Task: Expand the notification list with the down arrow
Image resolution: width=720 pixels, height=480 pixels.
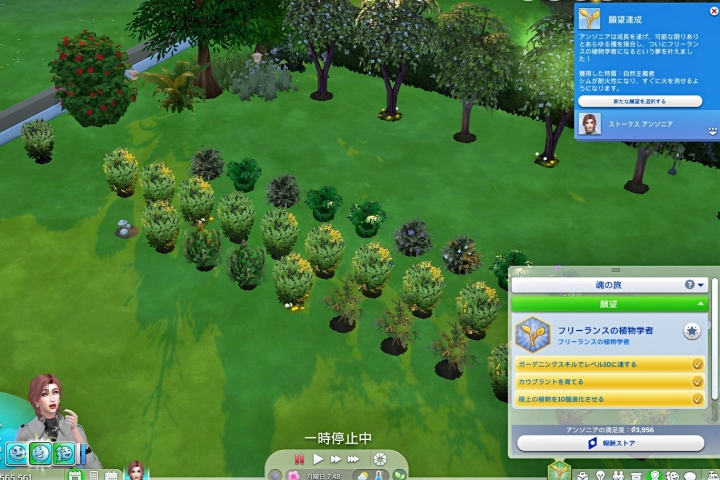Action: pyautogui.click(x=713, y=130)
